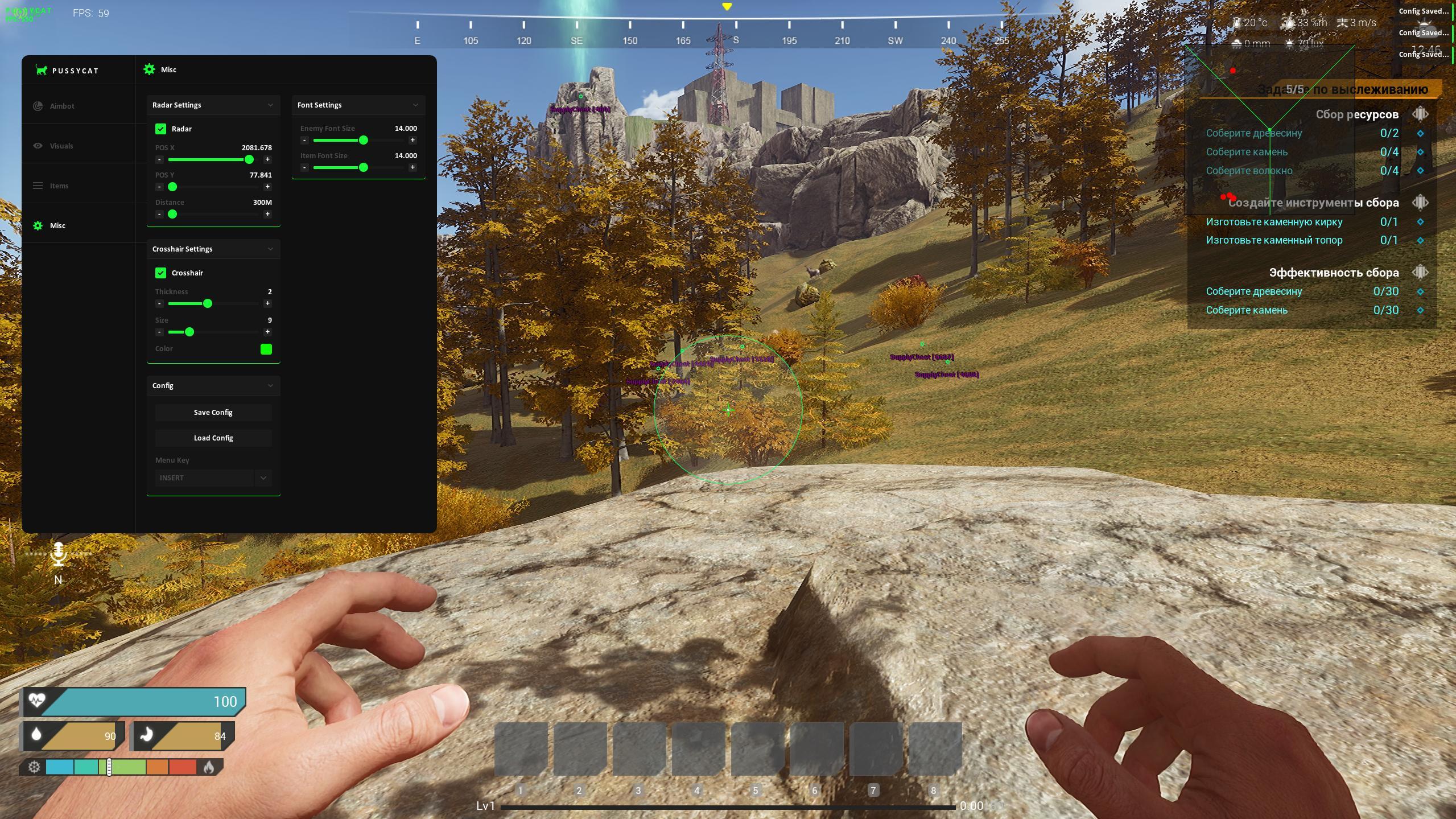Click the Save Config button
The height and width of the screenshot is (819, 1456).
[x=213, y=413]
